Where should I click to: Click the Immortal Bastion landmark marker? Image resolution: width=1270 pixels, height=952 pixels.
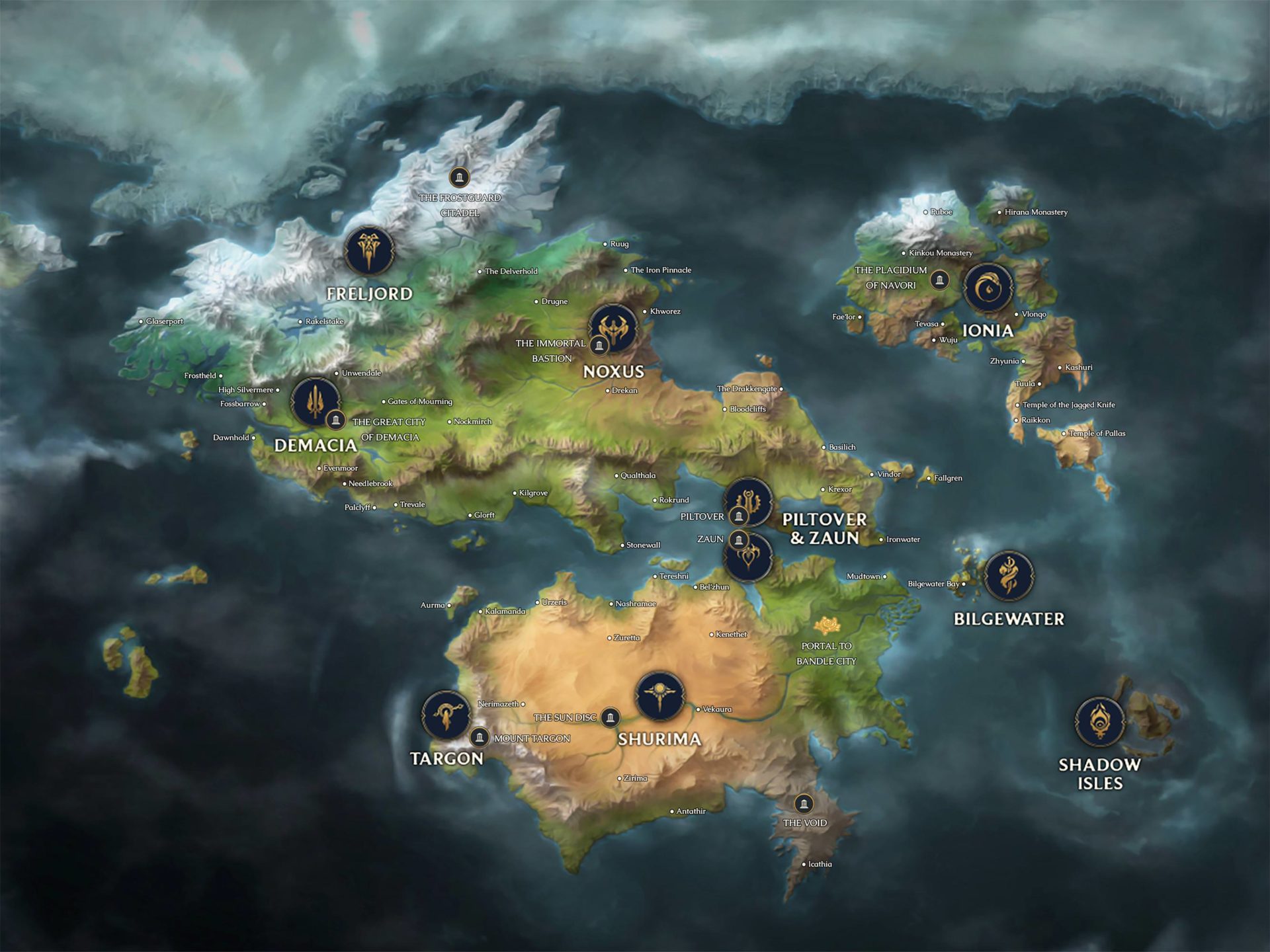pos(599,345)
